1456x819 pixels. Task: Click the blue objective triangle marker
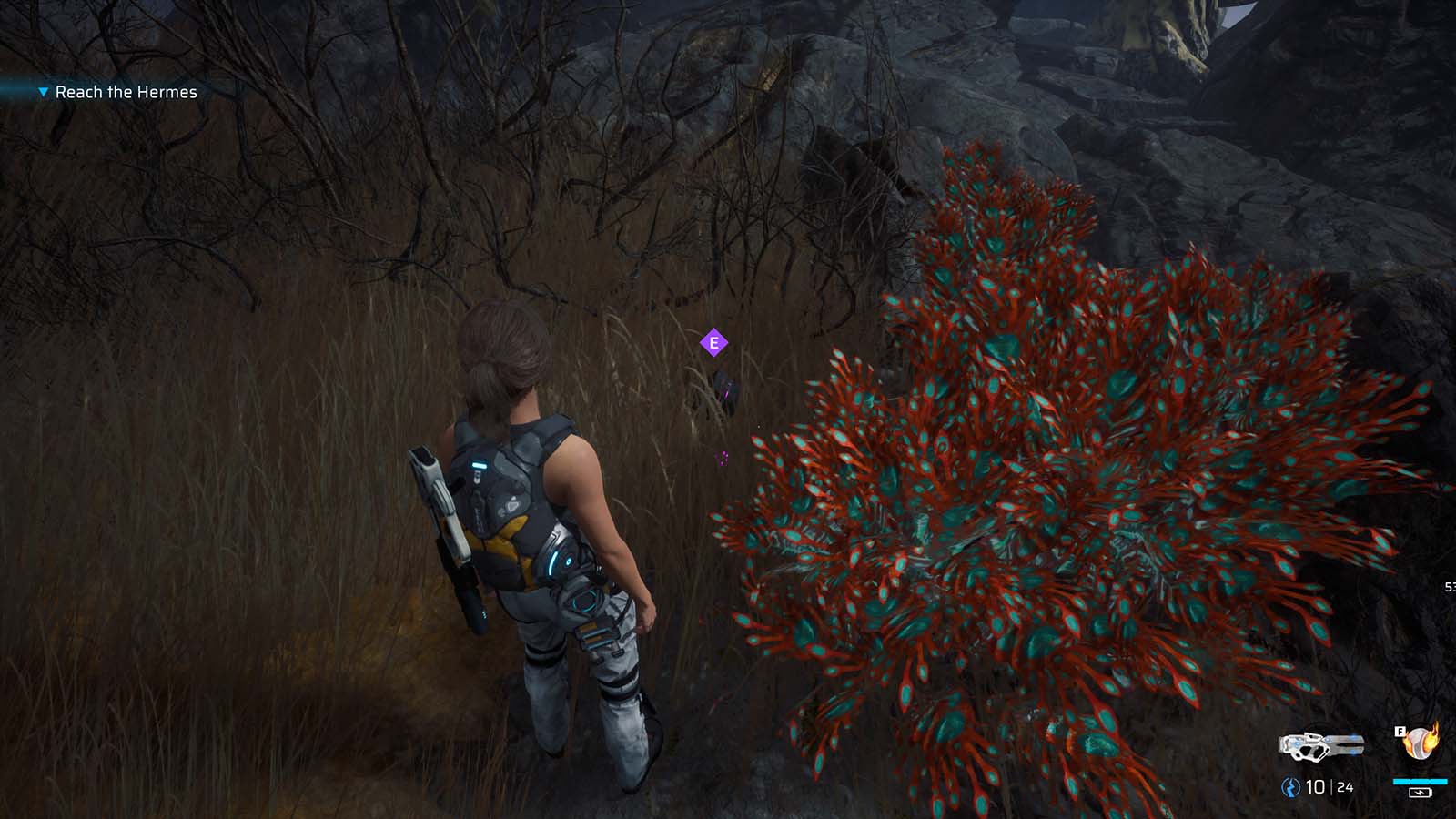pos(42,92)
